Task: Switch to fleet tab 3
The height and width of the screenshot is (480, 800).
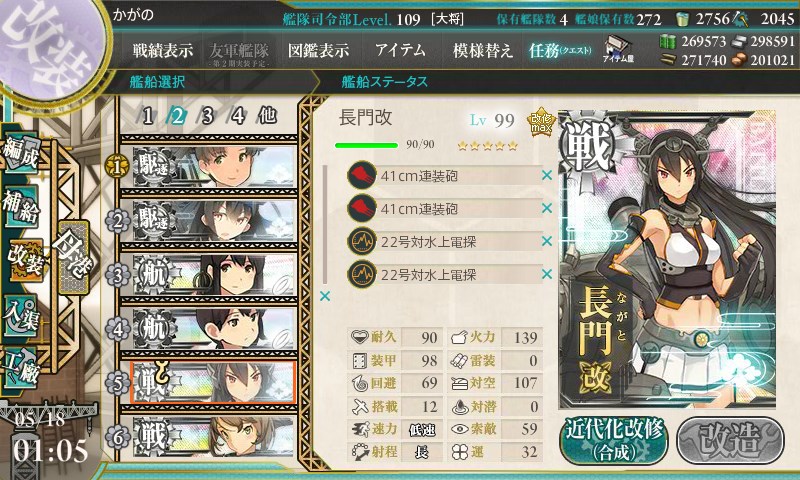Action: click(x=207, y=115)
